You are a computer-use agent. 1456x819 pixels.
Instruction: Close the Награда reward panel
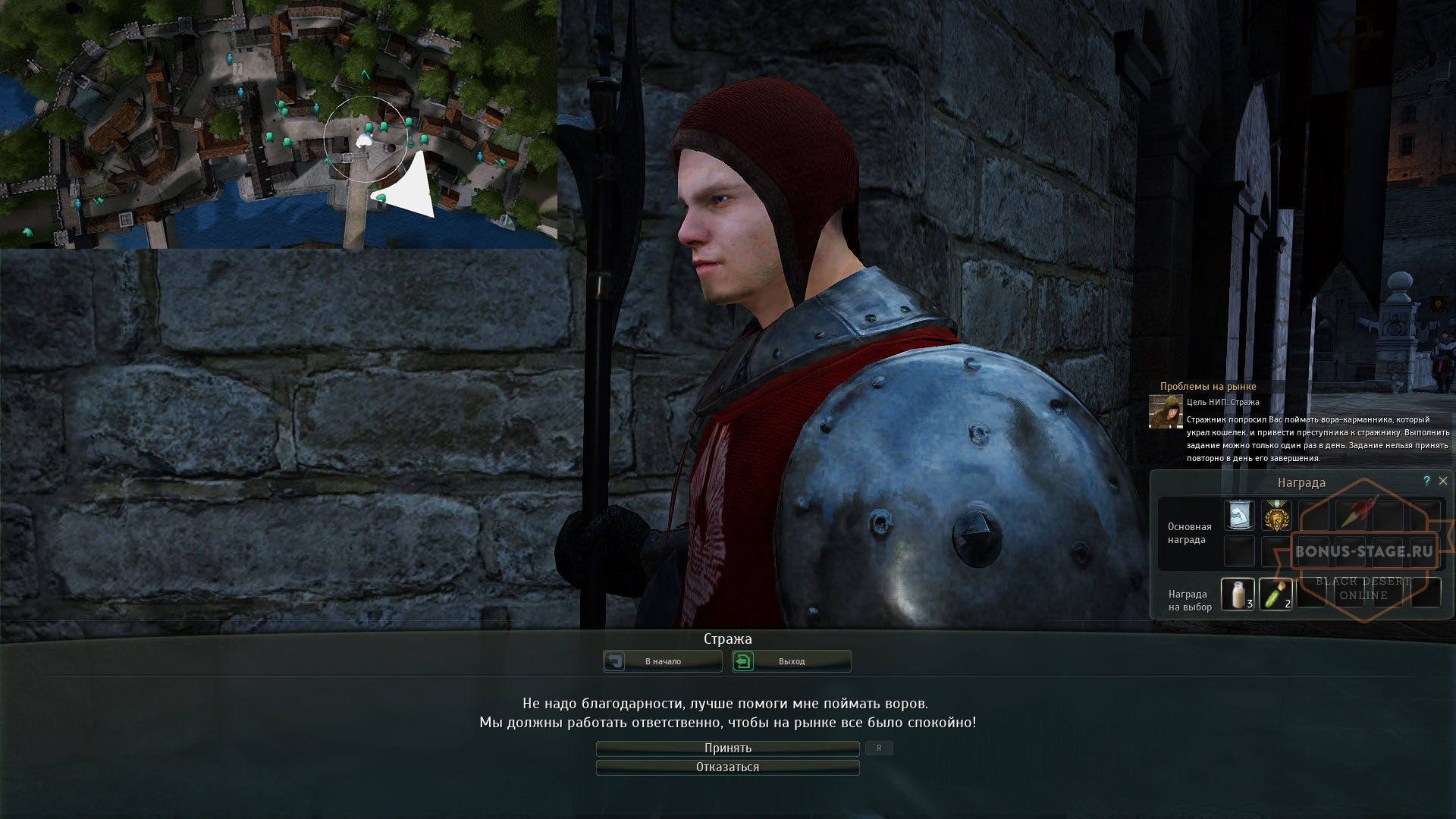pos(1443,481)
